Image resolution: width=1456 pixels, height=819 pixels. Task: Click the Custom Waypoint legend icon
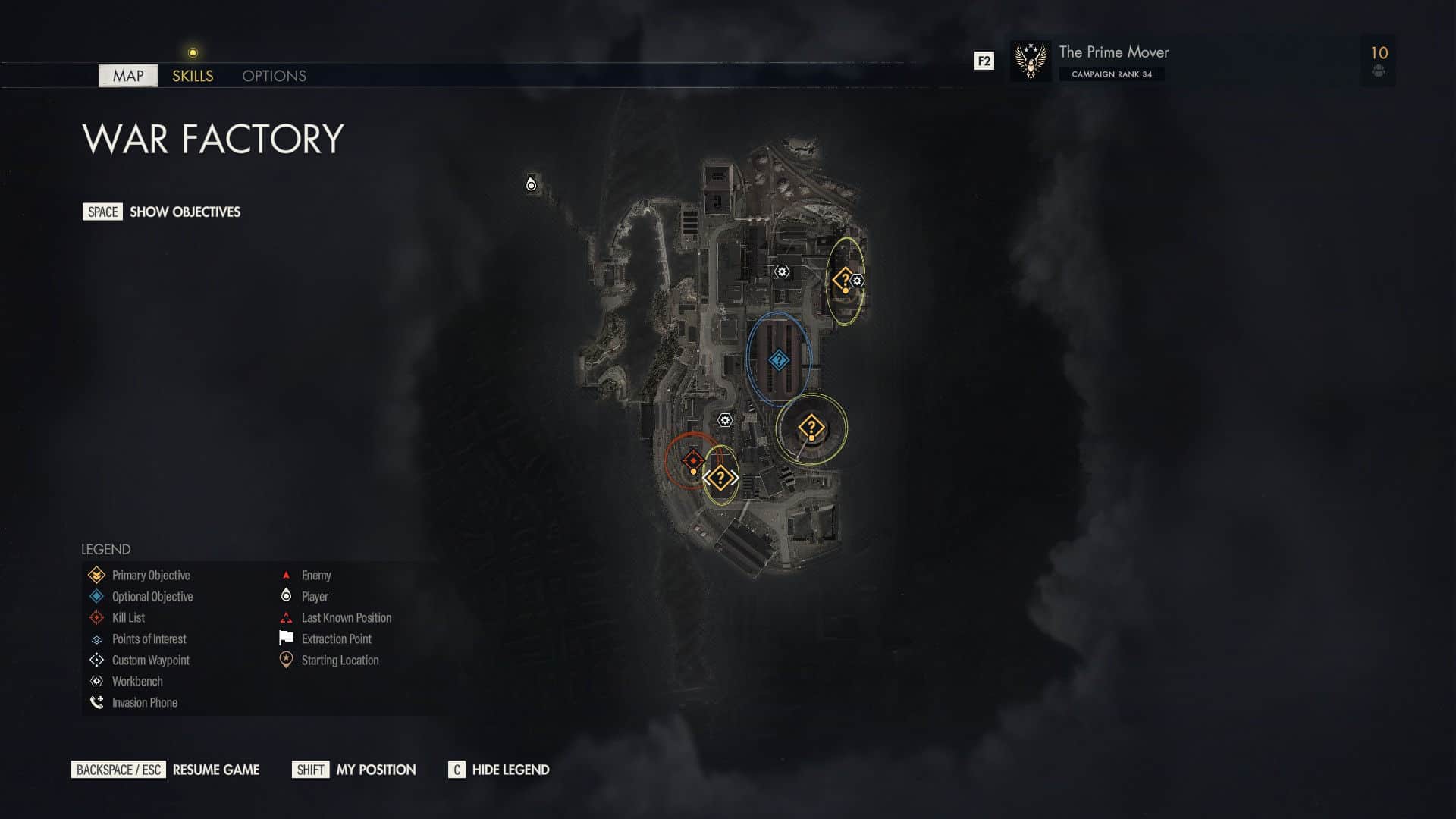click(x=96, y=660)
